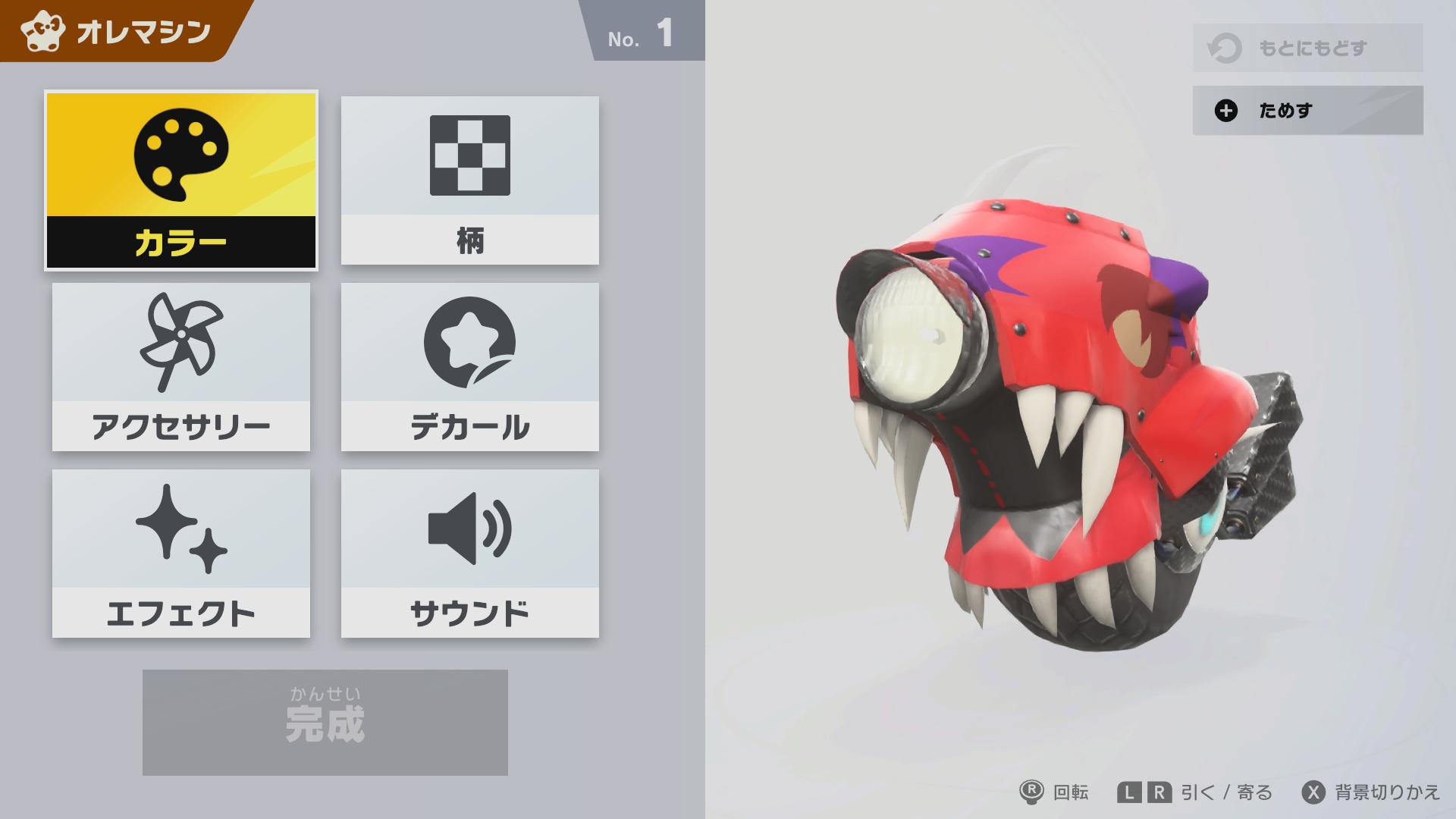Choose the アクセサリー accessory tile
Screen dimensions: 1456x819
tap(181, 367)
